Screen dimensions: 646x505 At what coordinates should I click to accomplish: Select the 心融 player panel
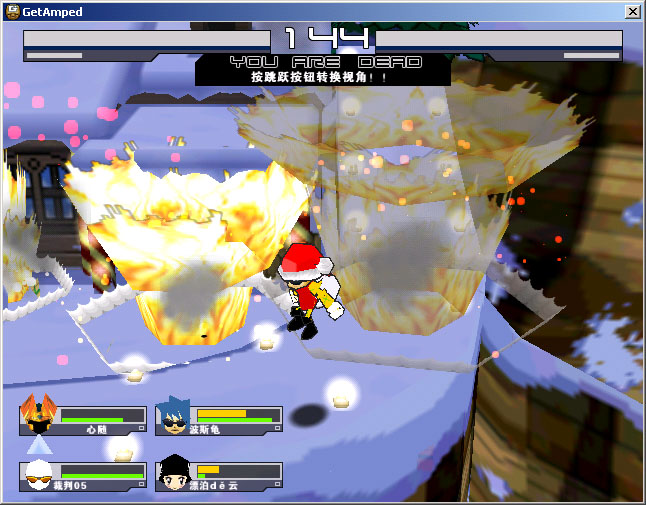(83, 419)
